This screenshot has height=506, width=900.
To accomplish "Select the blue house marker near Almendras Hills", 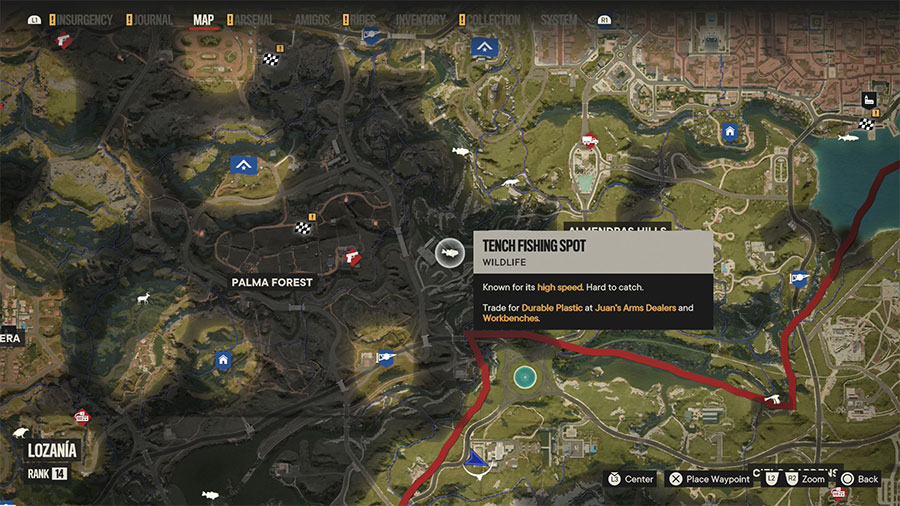I will [730, 131].
